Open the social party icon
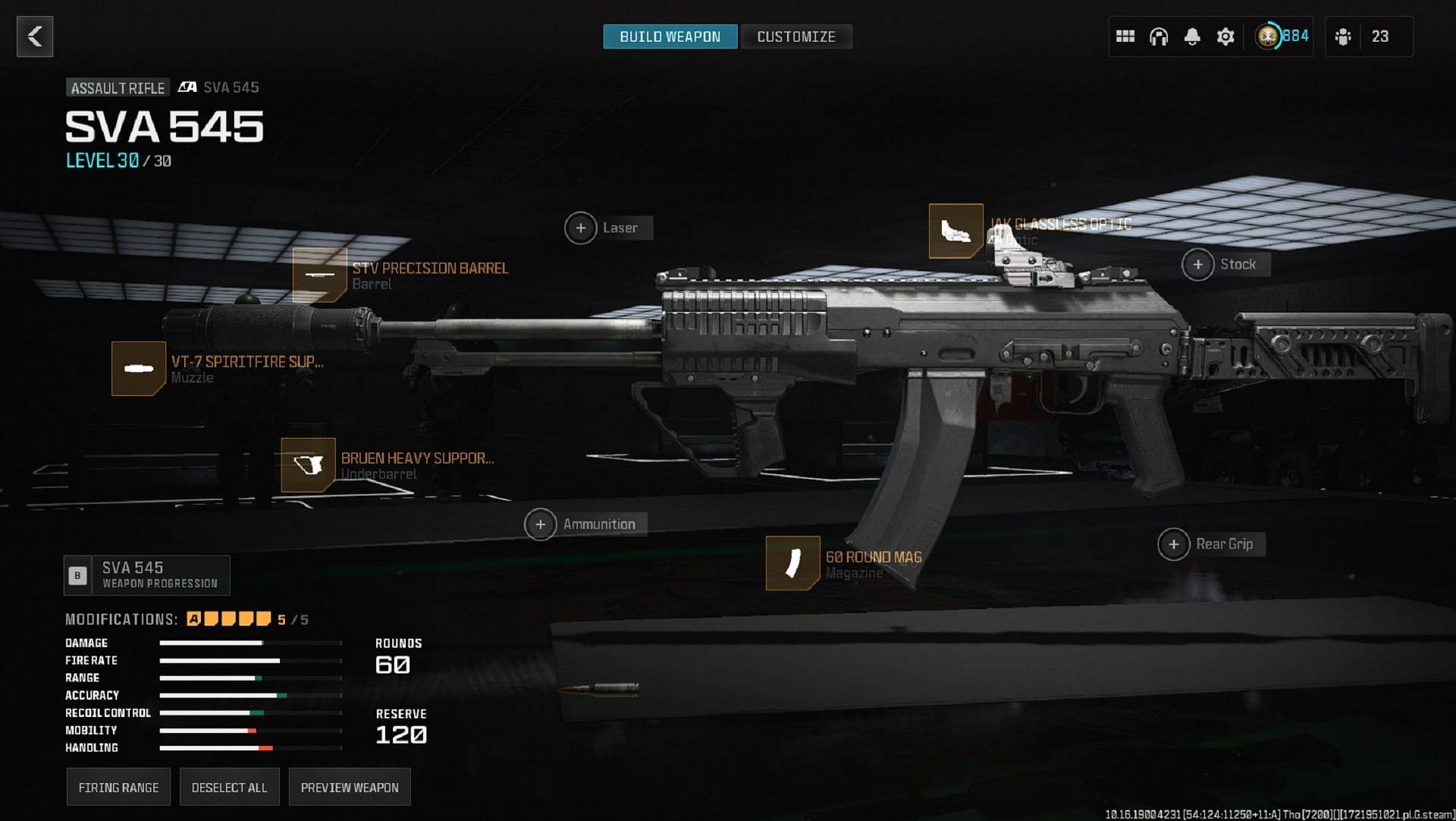1456x821 pixels. (1343, 36)
